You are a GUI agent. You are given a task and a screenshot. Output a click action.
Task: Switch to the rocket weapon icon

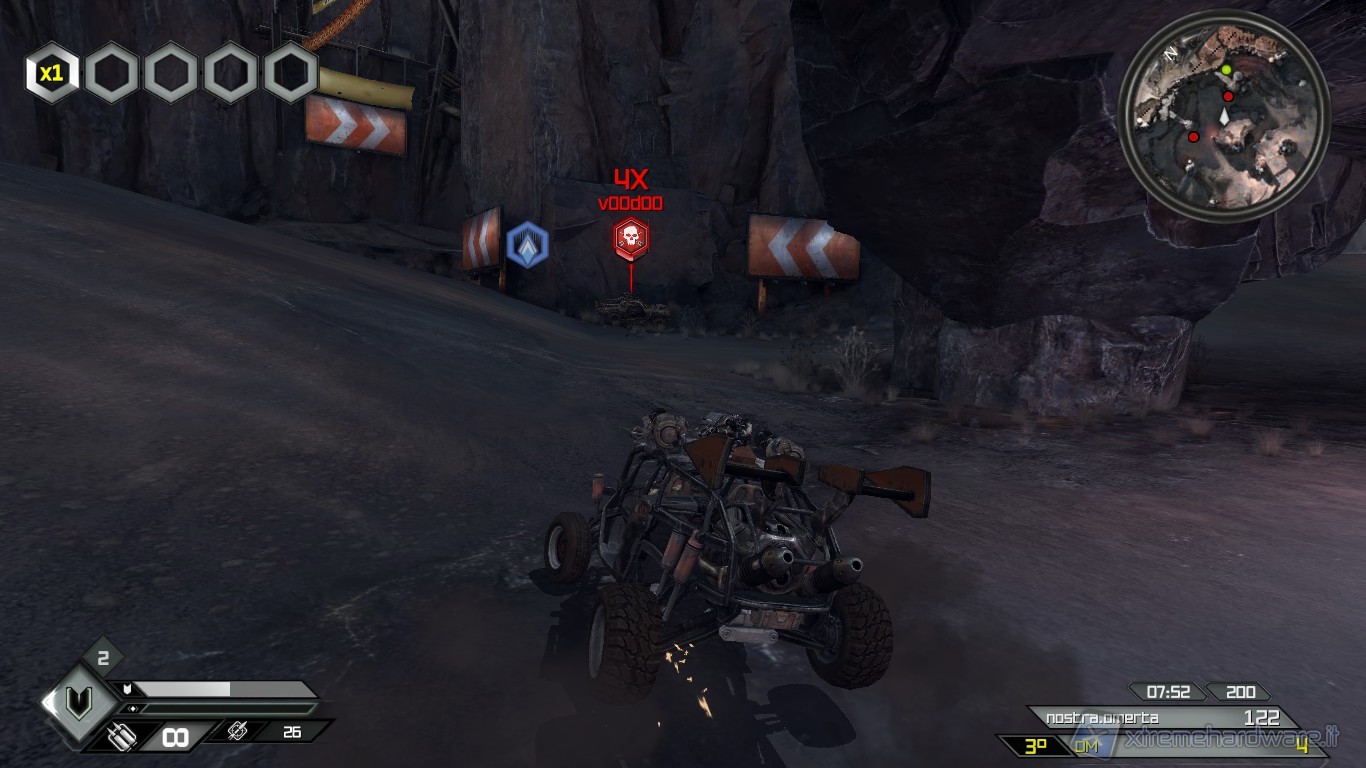pyautogui.click(x=237, y=732)
